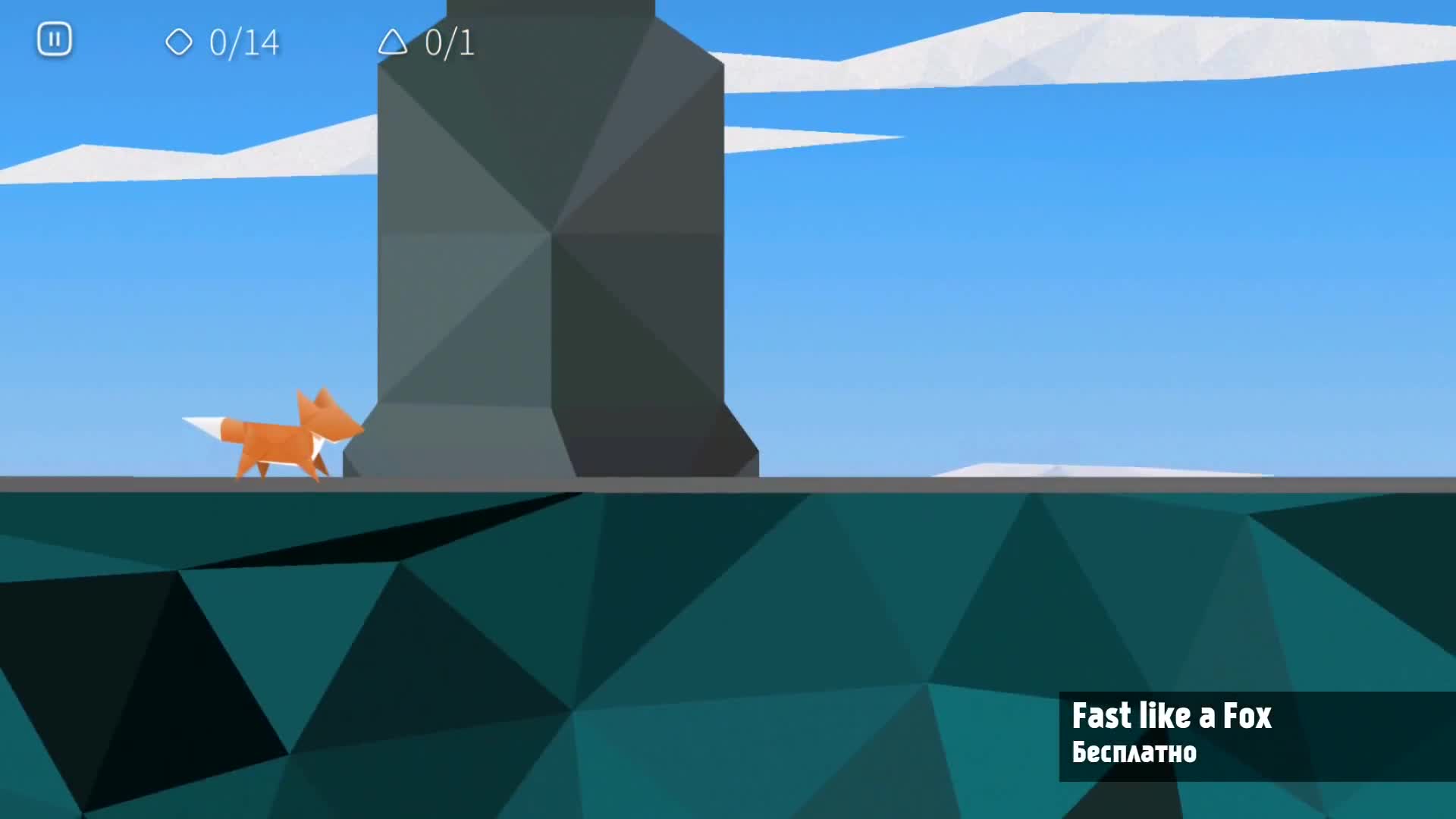Select the Fast like a Fox title text
The height and width of the screenshot is (819, 1456).
pos(1171,717)
